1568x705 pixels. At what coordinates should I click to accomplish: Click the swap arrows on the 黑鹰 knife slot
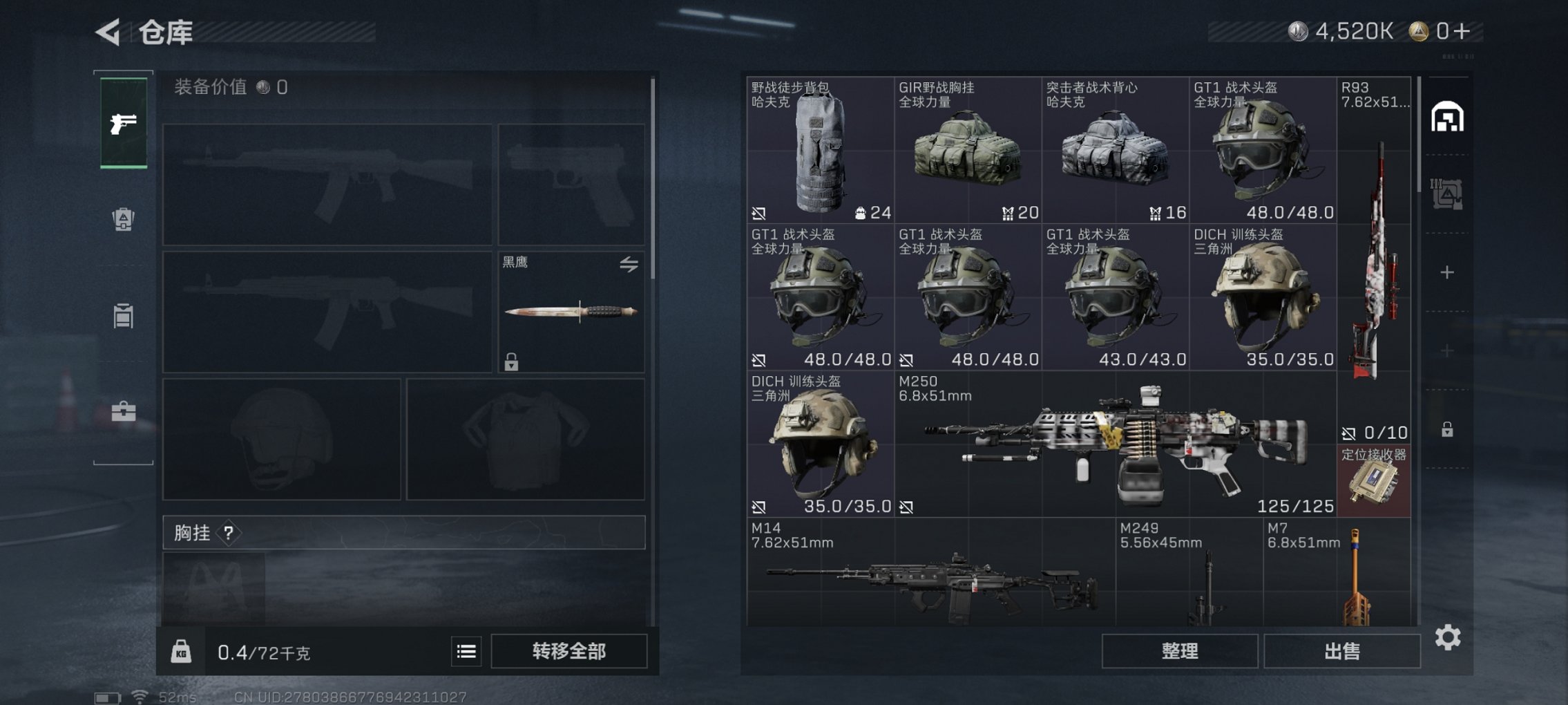pyautogui.click(x=629, y=264)
